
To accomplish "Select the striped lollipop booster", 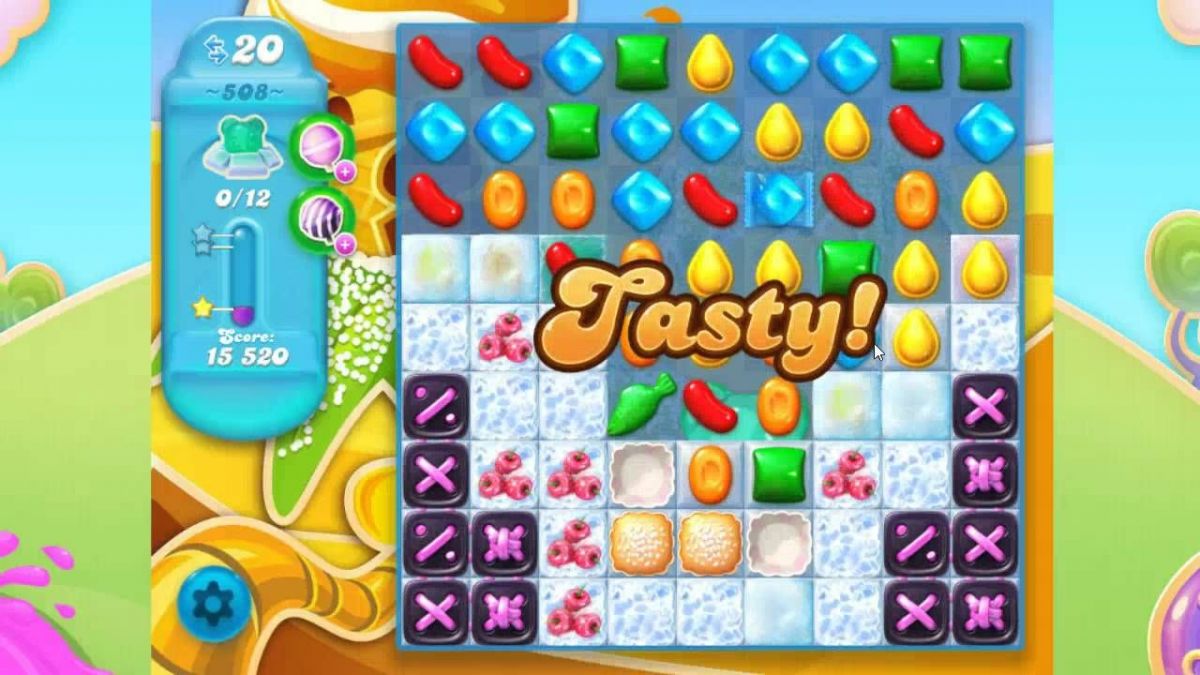I will tap(320, 216).
